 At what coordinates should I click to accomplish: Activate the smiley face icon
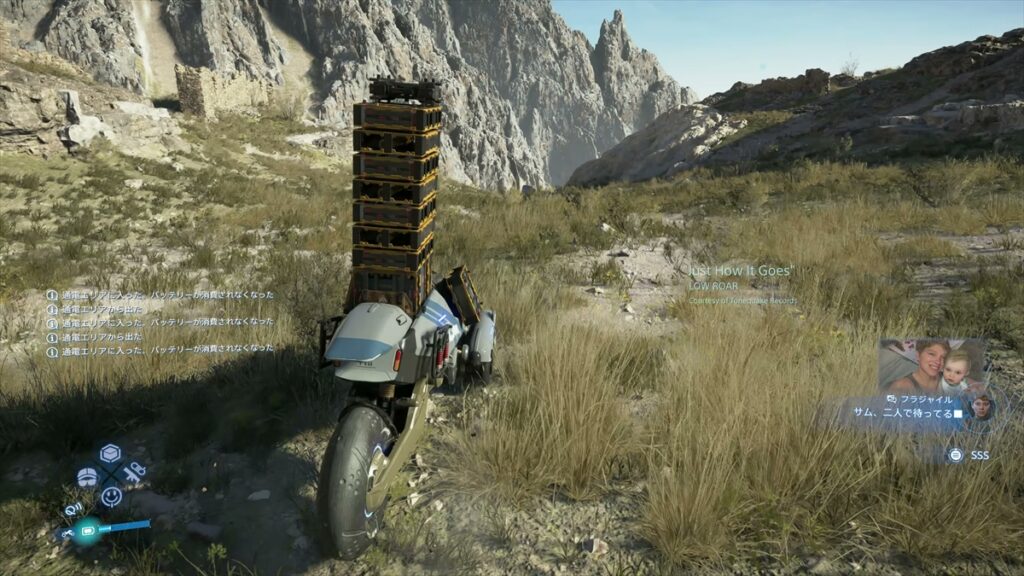click(x=111, y=495)
